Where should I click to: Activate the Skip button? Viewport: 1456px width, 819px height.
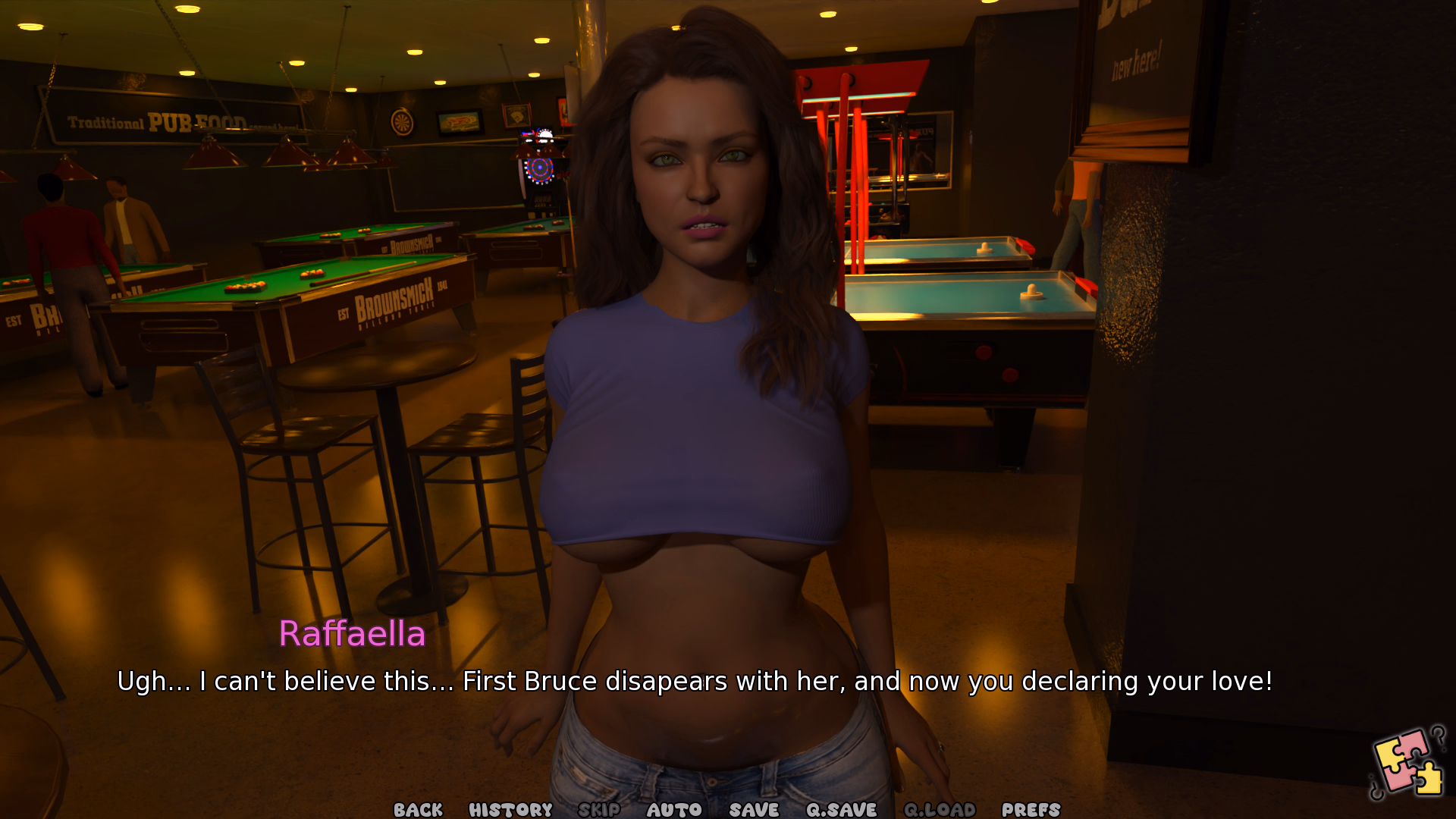point(599,809)
